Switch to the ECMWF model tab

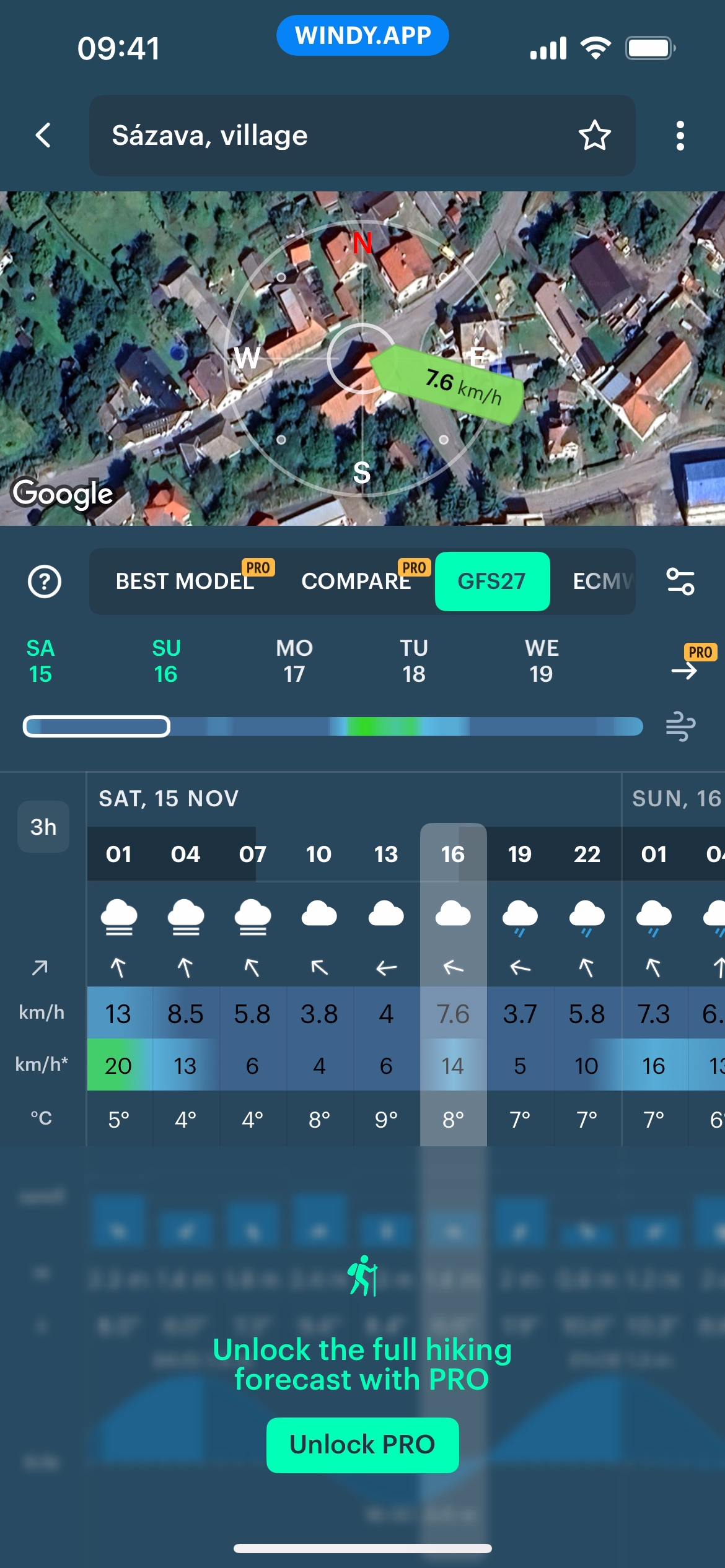601,581
